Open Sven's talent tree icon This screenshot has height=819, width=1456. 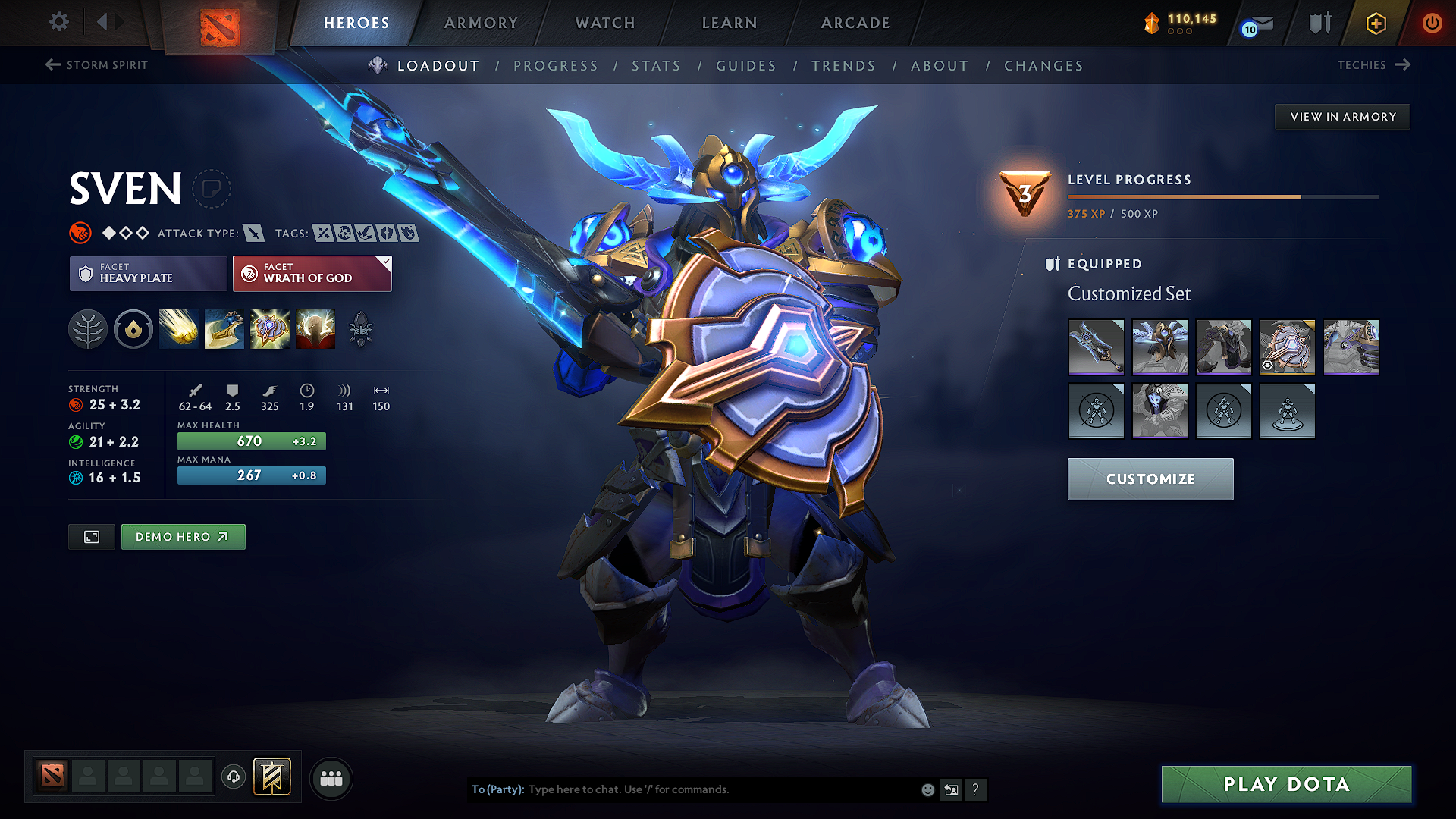pos(88,329)
